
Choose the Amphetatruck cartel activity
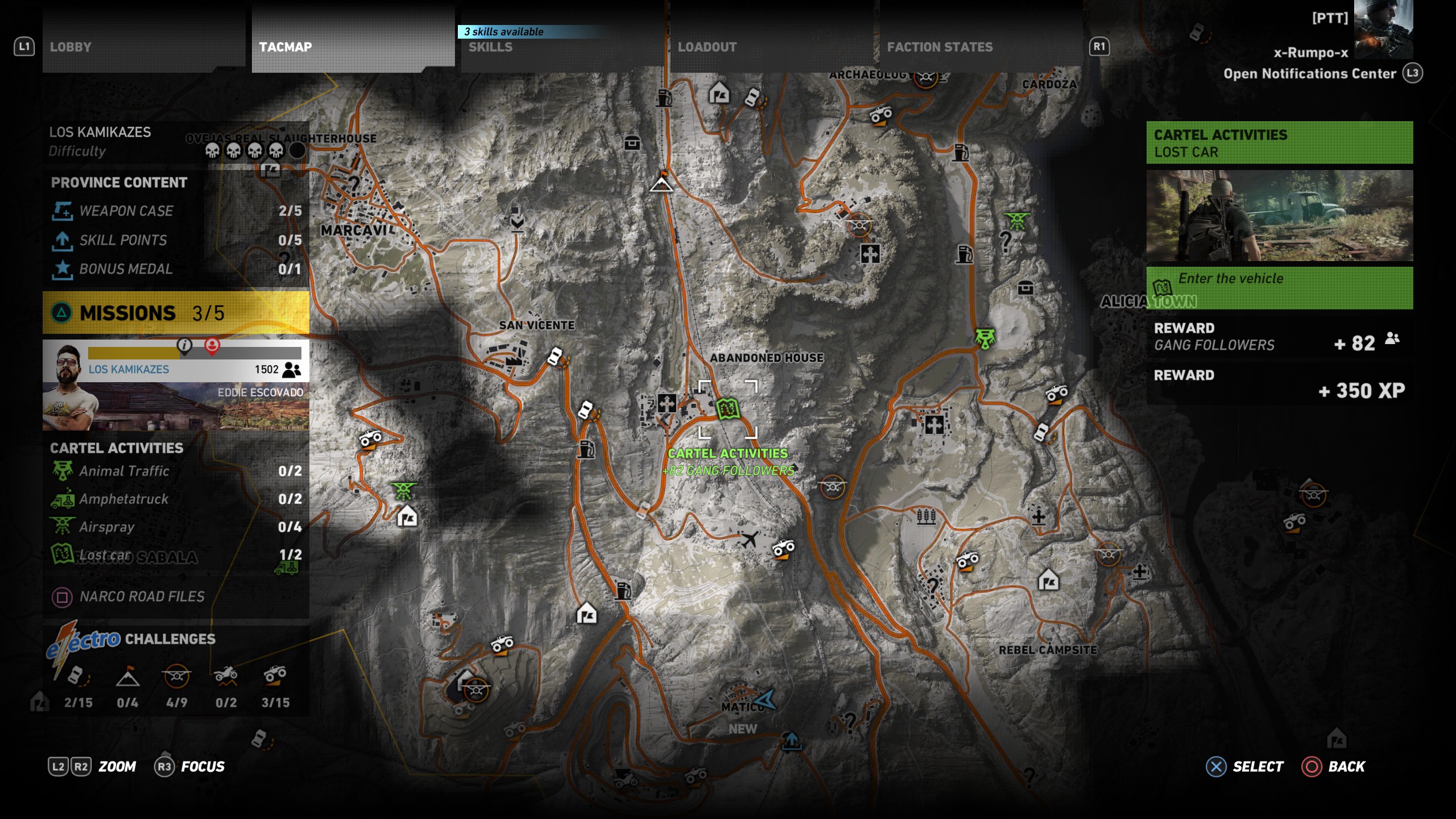click(176, 499)
